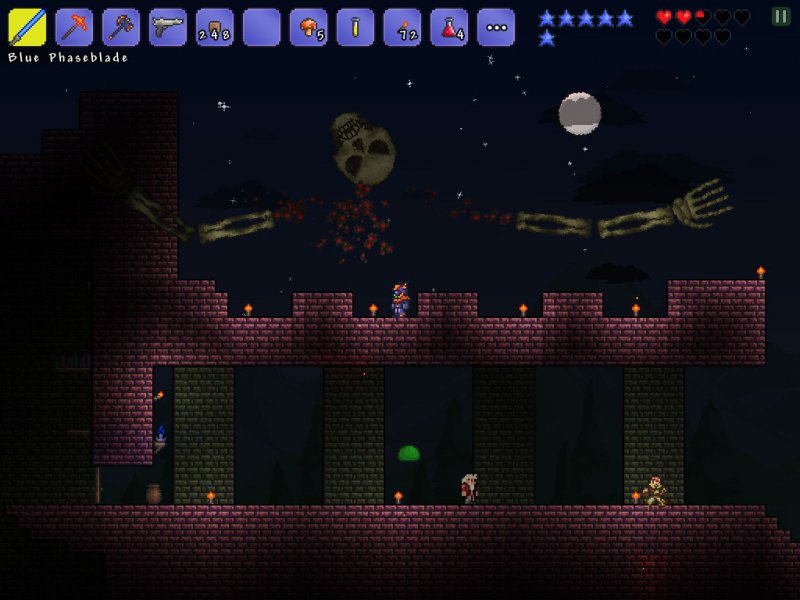The height and width of the screenshot is (600, 800).
Task: Select the torch stack of 72
Action: pyautogui.click(x=402, y=27)
